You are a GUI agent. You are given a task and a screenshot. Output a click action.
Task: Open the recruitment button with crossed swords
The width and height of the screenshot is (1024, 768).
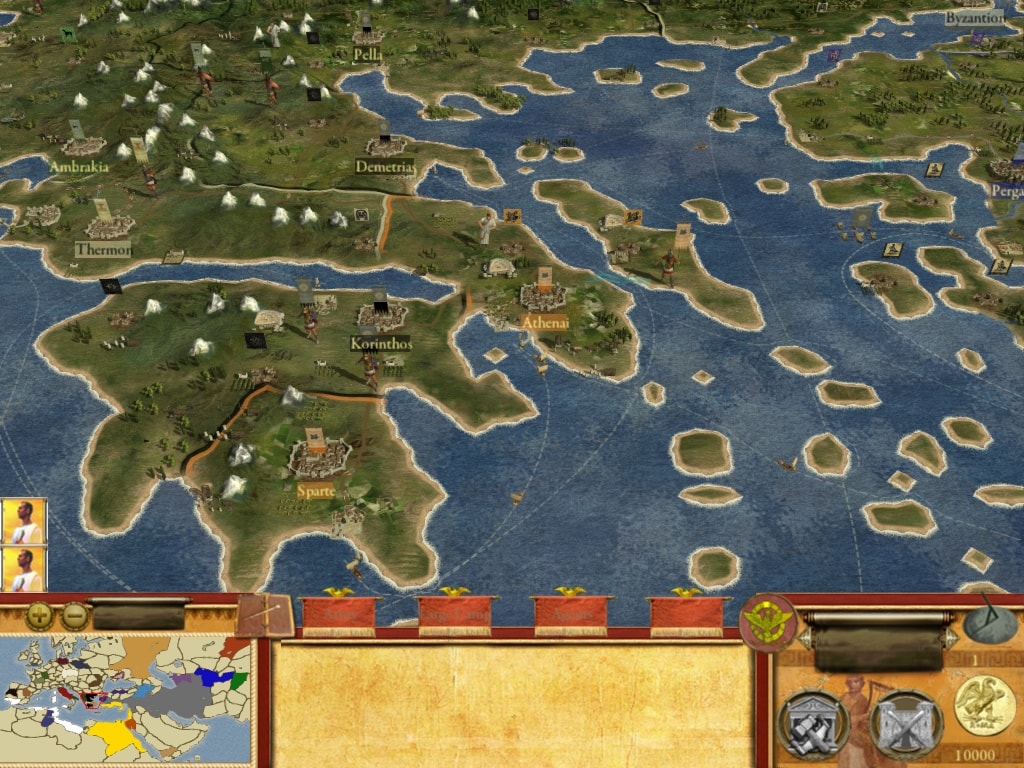905,724
